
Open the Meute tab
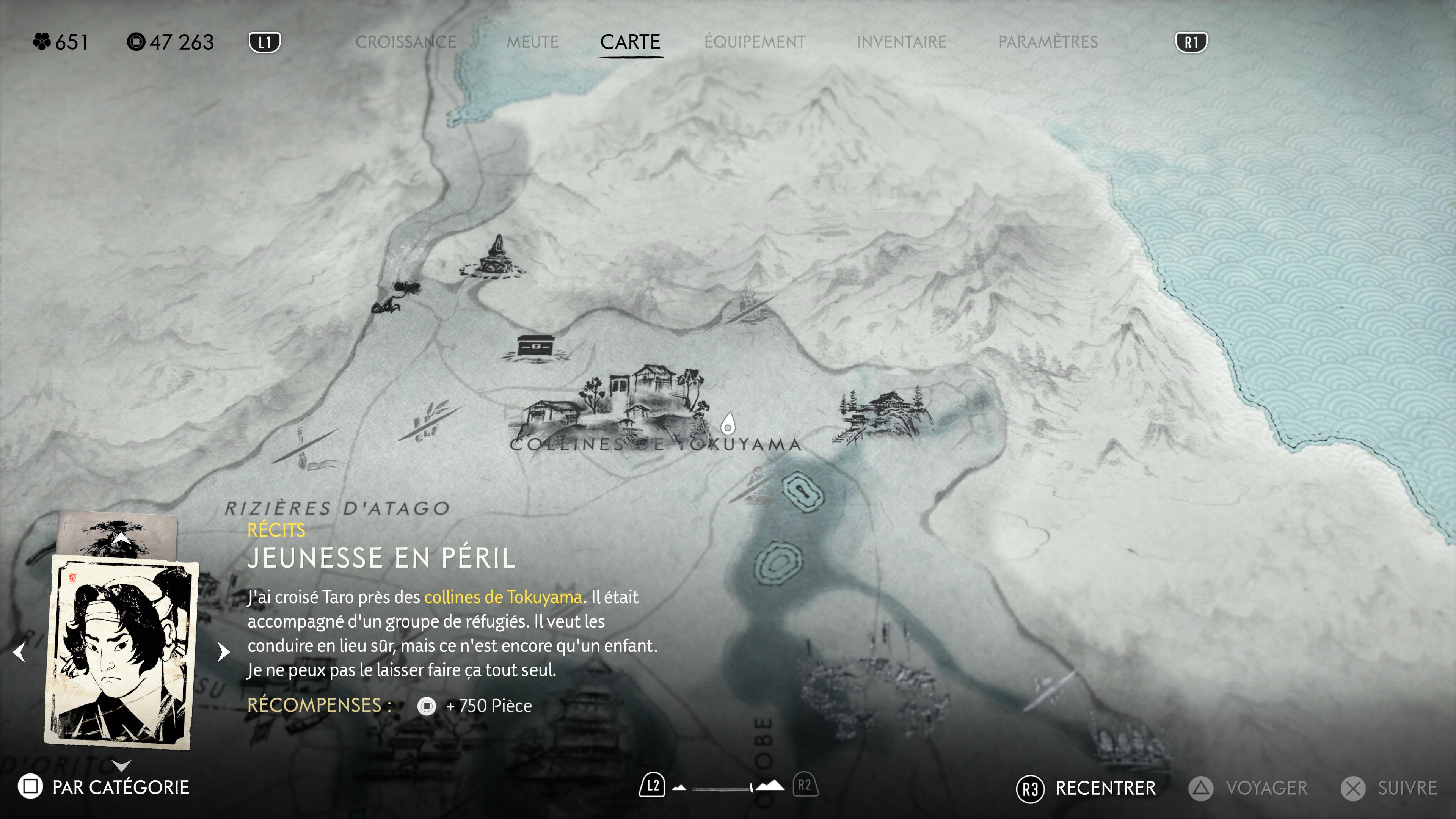tap(532, 42)
